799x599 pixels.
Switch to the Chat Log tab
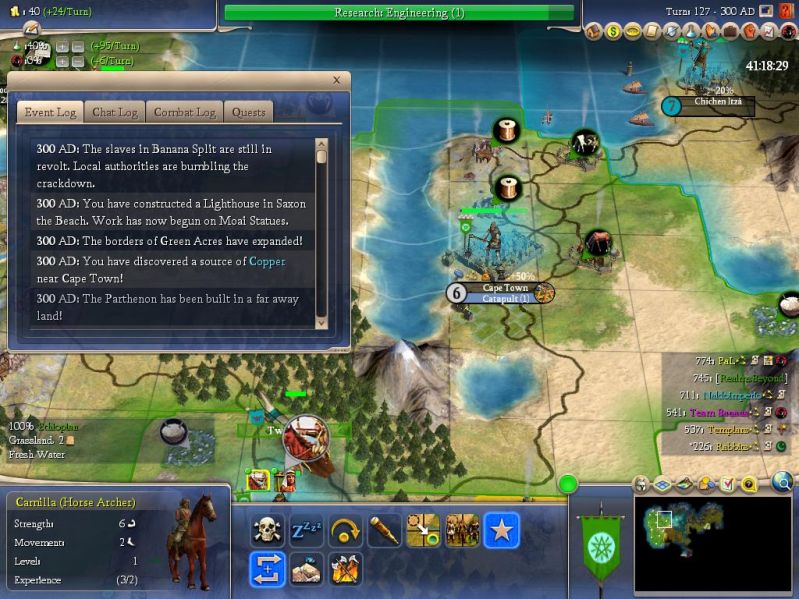[x=114, y=112]
